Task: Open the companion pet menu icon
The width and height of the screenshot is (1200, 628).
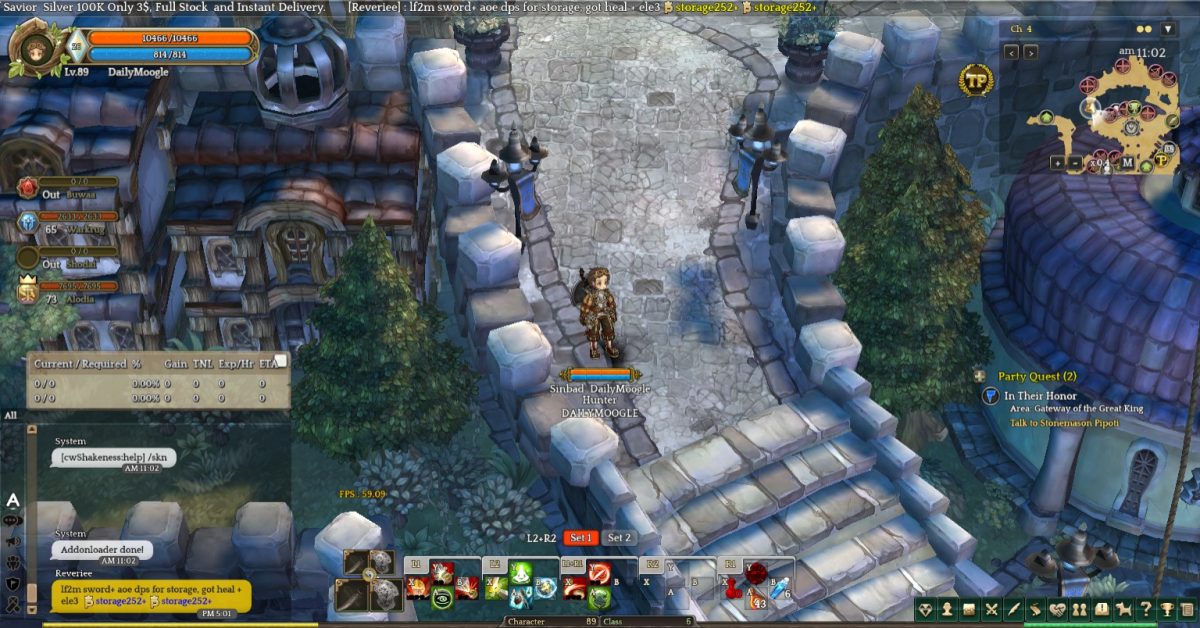Action: [1122, 609]
